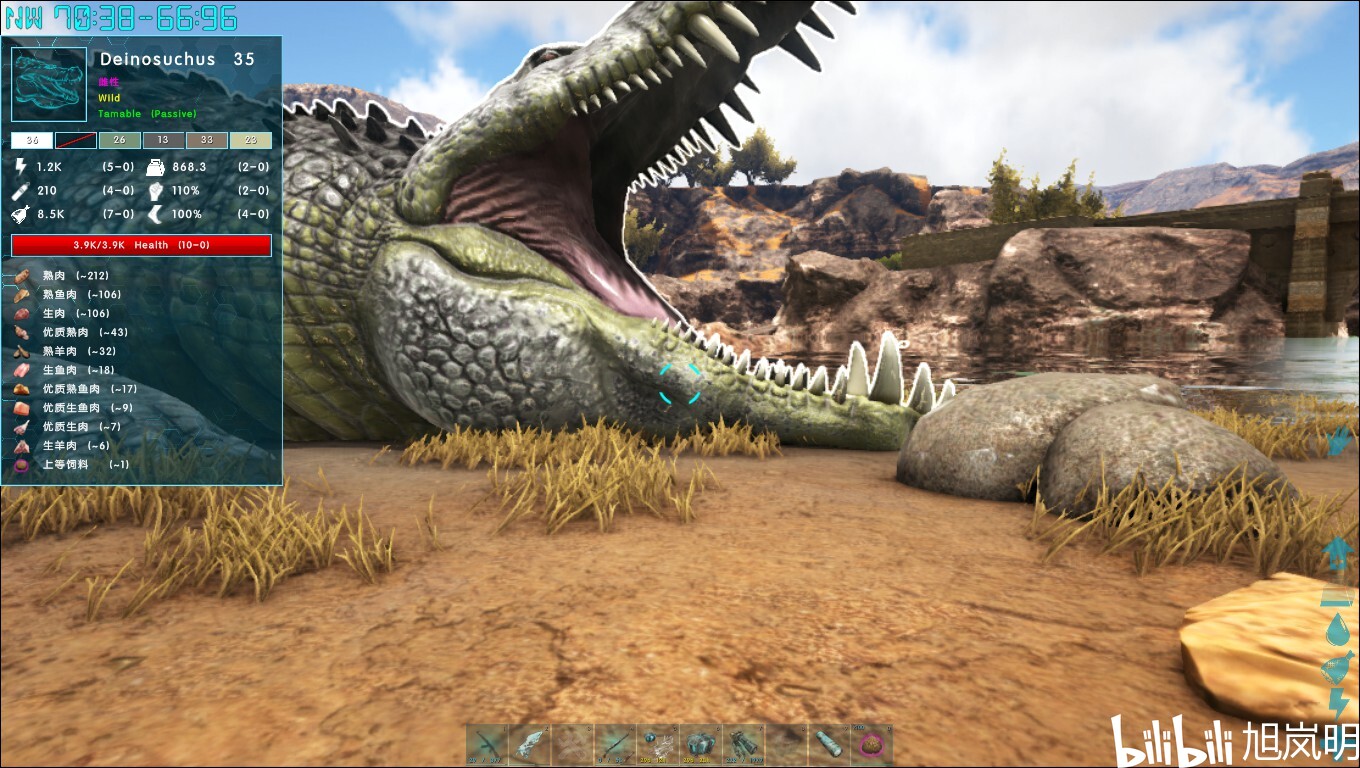Equip the long rifle in hotbar slot 4

tap(615, 745)
